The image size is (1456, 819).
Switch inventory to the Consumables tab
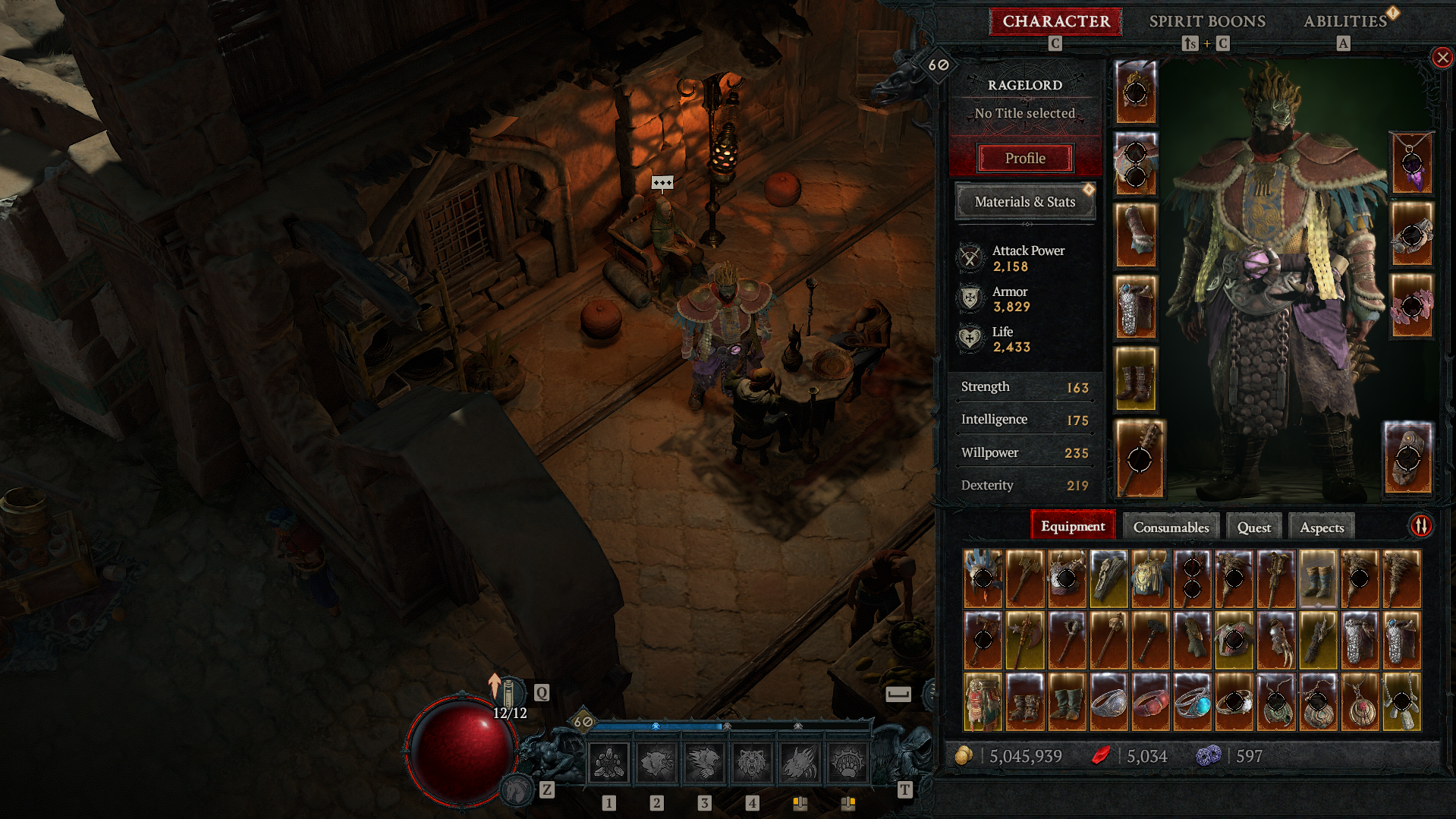click(1171, 528)
